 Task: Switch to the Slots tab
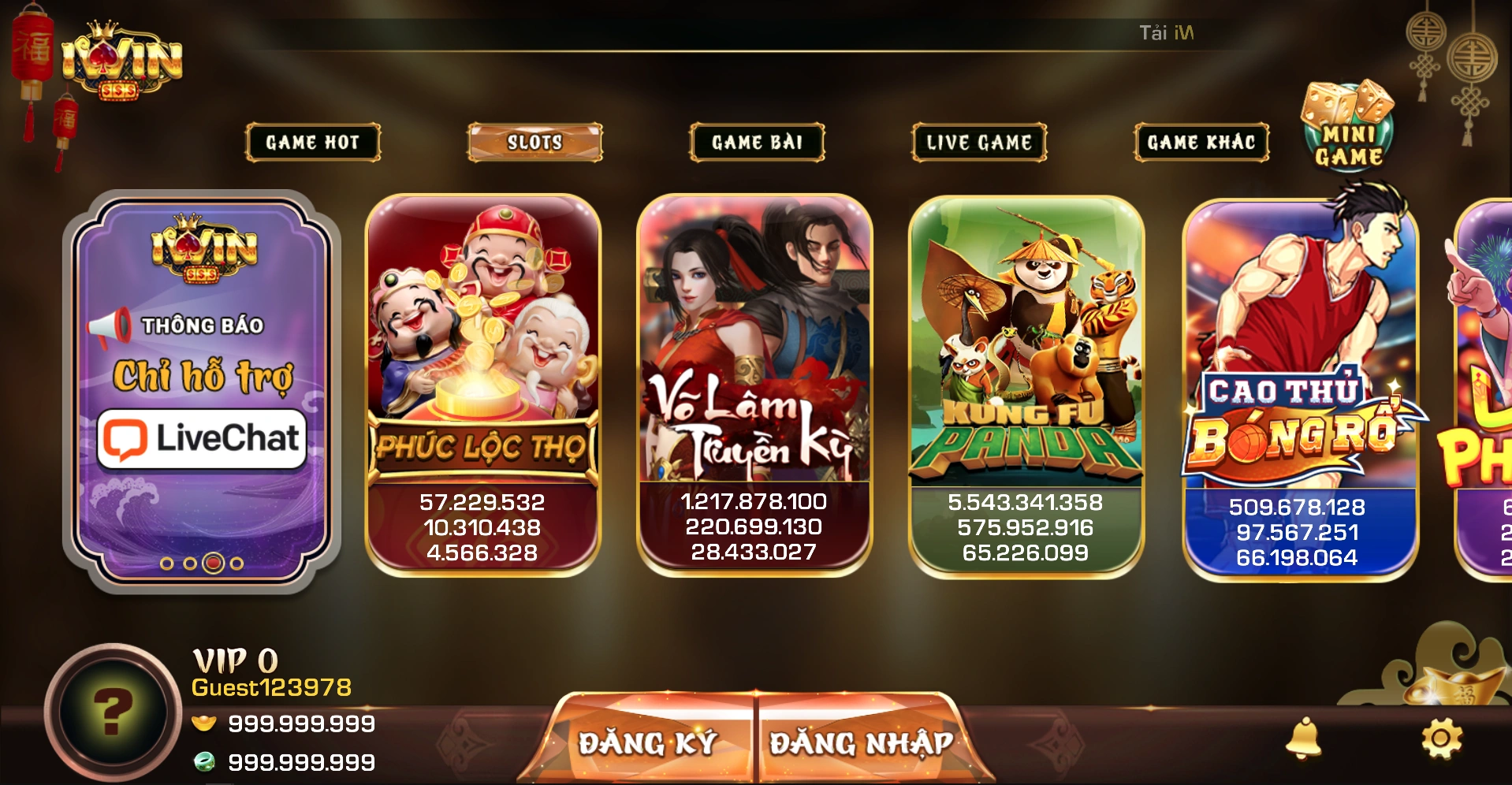534,143
